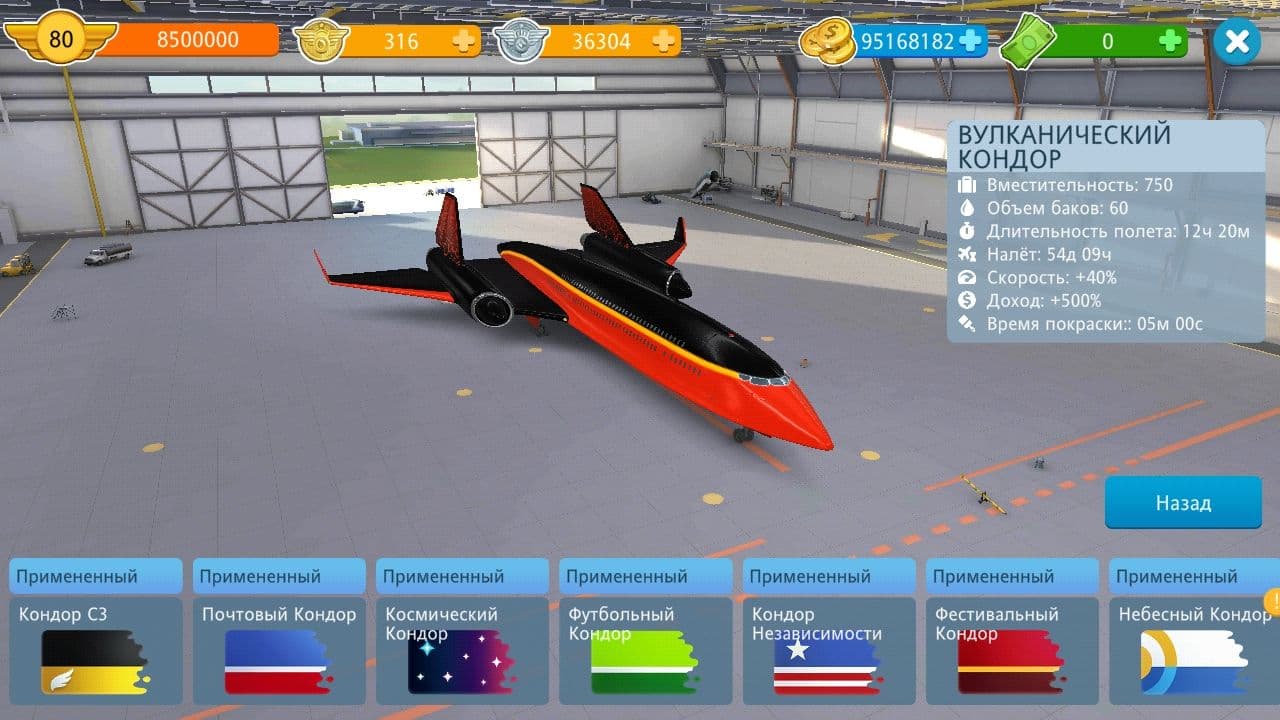Choose the Небесный Кондор livery

point(1194,650)
